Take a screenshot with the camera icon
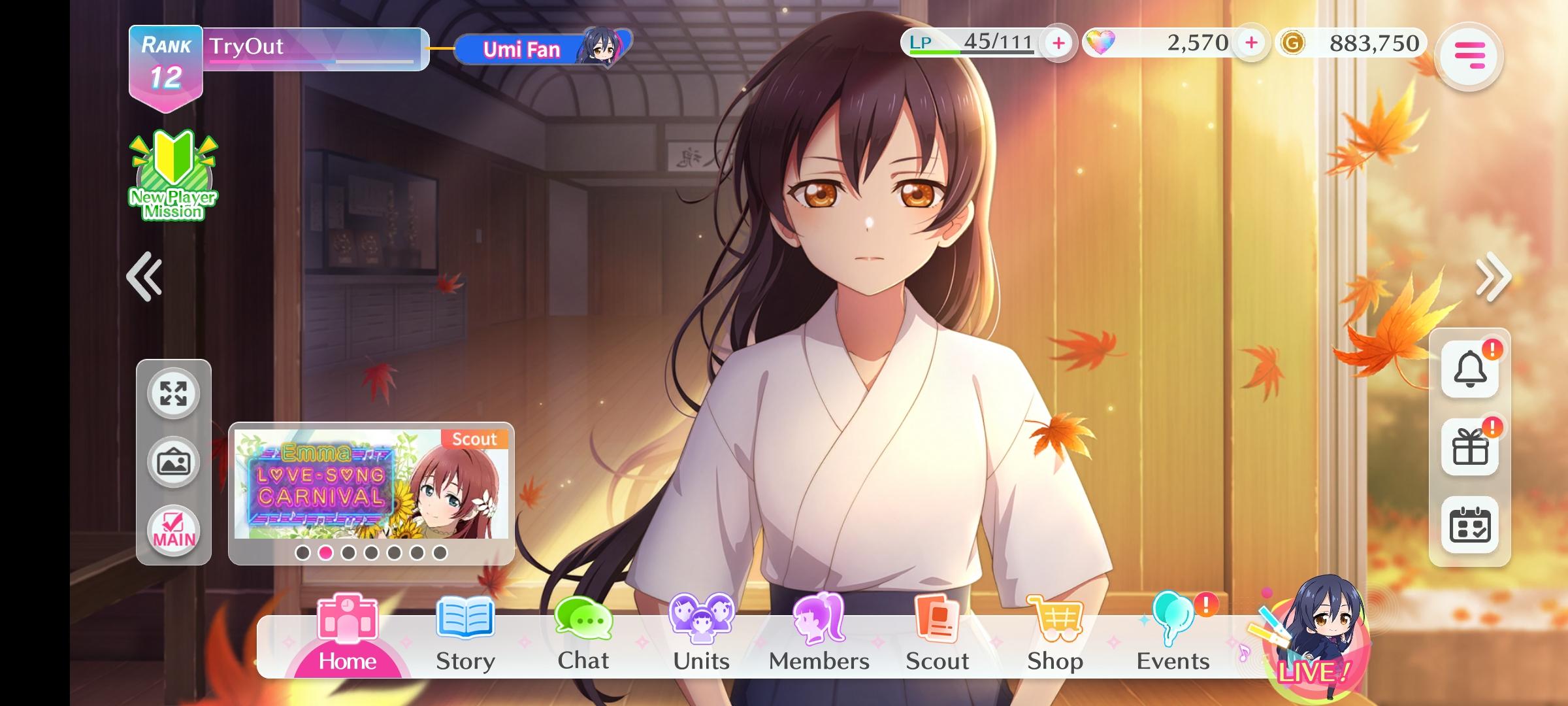The height and width of the screenshot is (706, 1568). click(x=172, y=461)
